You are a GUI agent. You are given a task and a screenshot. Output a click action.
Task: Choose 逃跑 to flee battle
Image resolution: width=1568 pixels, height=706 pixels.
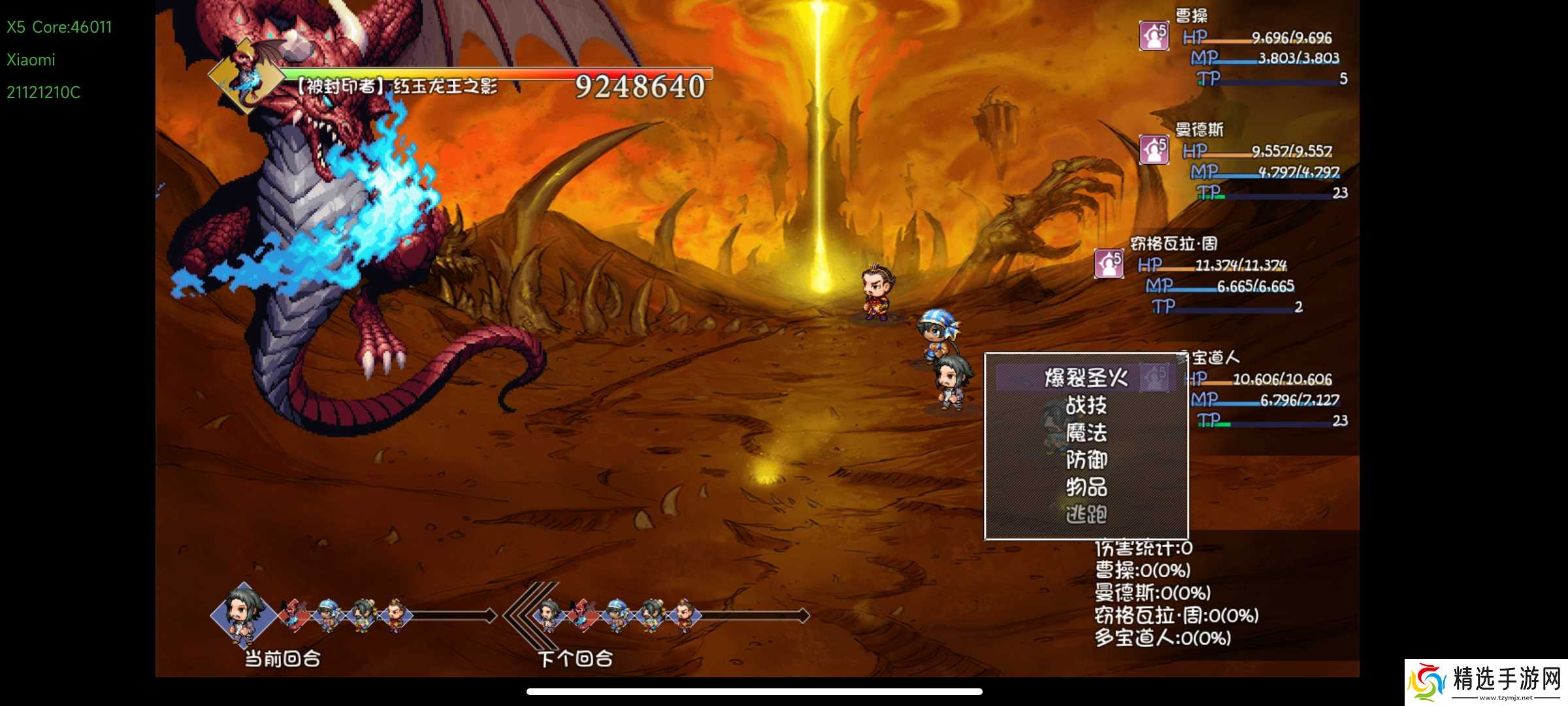(x=1086, y=514)
